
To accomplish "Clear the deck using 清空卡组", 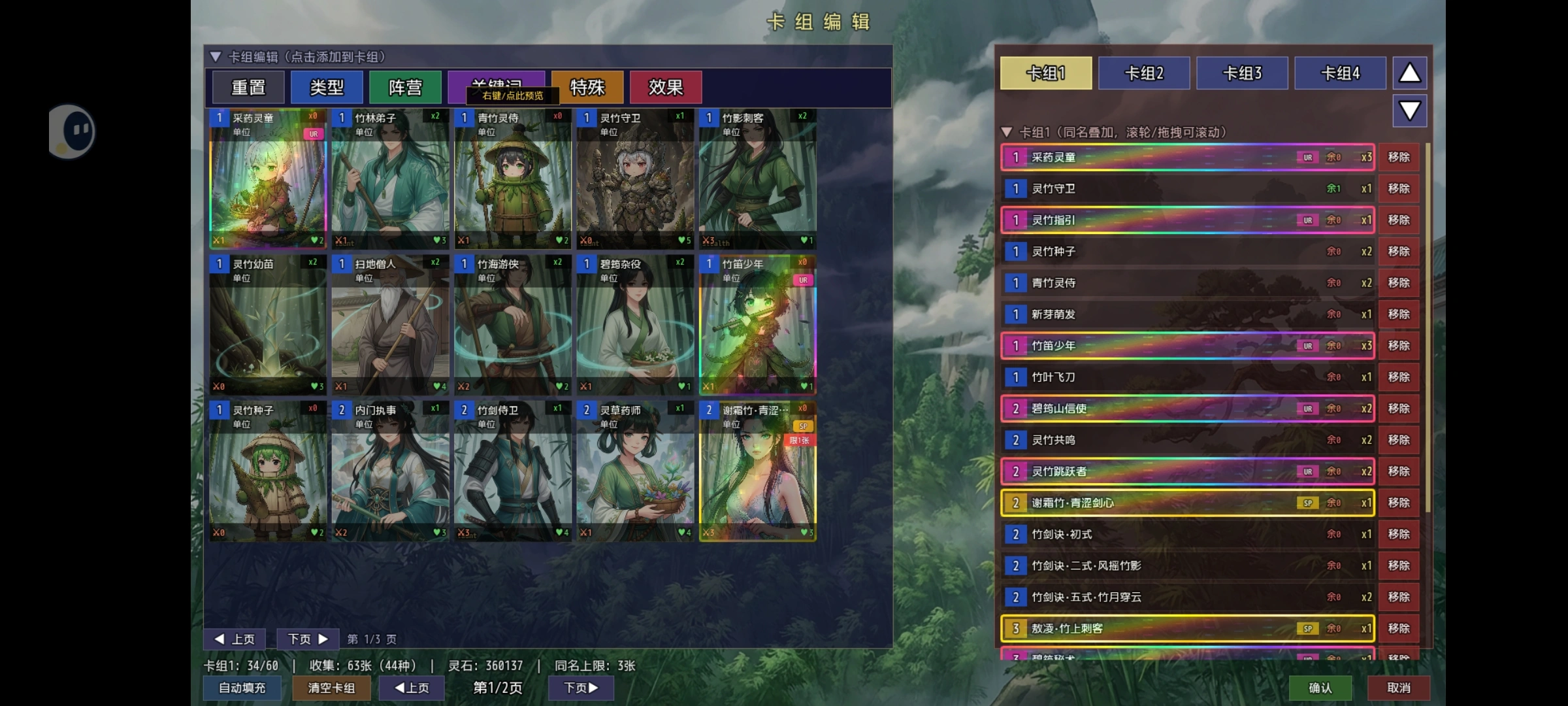I will (331, 688).
